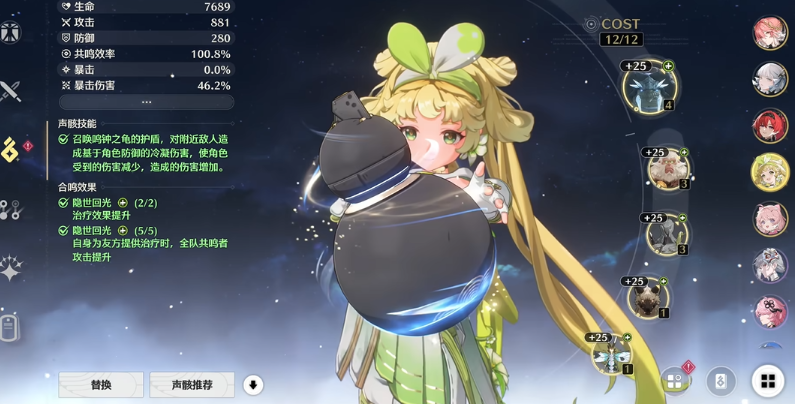Select the pink bear-eared character portrait
The width and height of the screenshot is (795, 404).
[770, 219]
